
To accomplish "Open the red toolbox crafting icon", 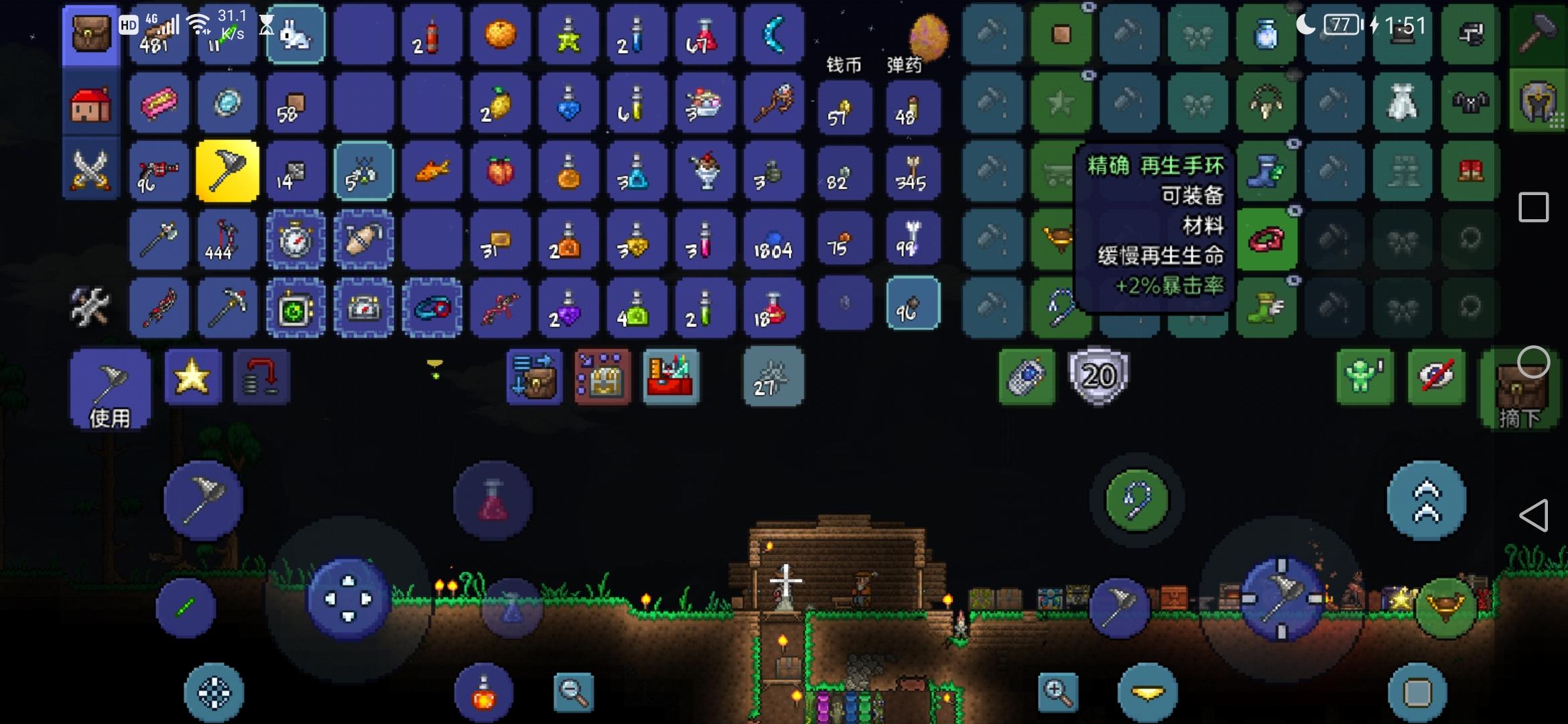I will [670, 377].
